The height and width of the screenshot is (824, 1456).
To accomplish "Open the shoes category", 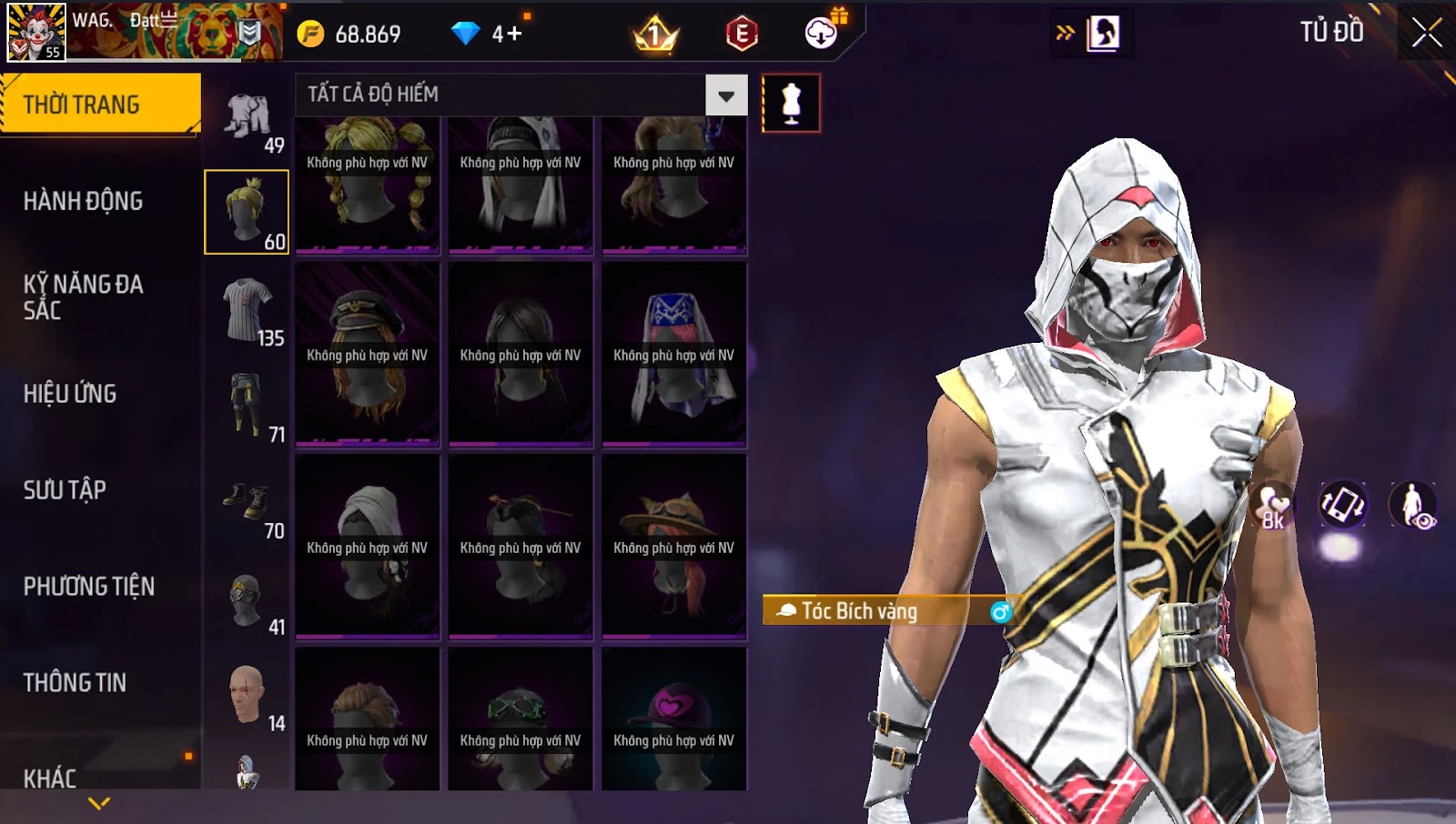I will pos(248,503).
